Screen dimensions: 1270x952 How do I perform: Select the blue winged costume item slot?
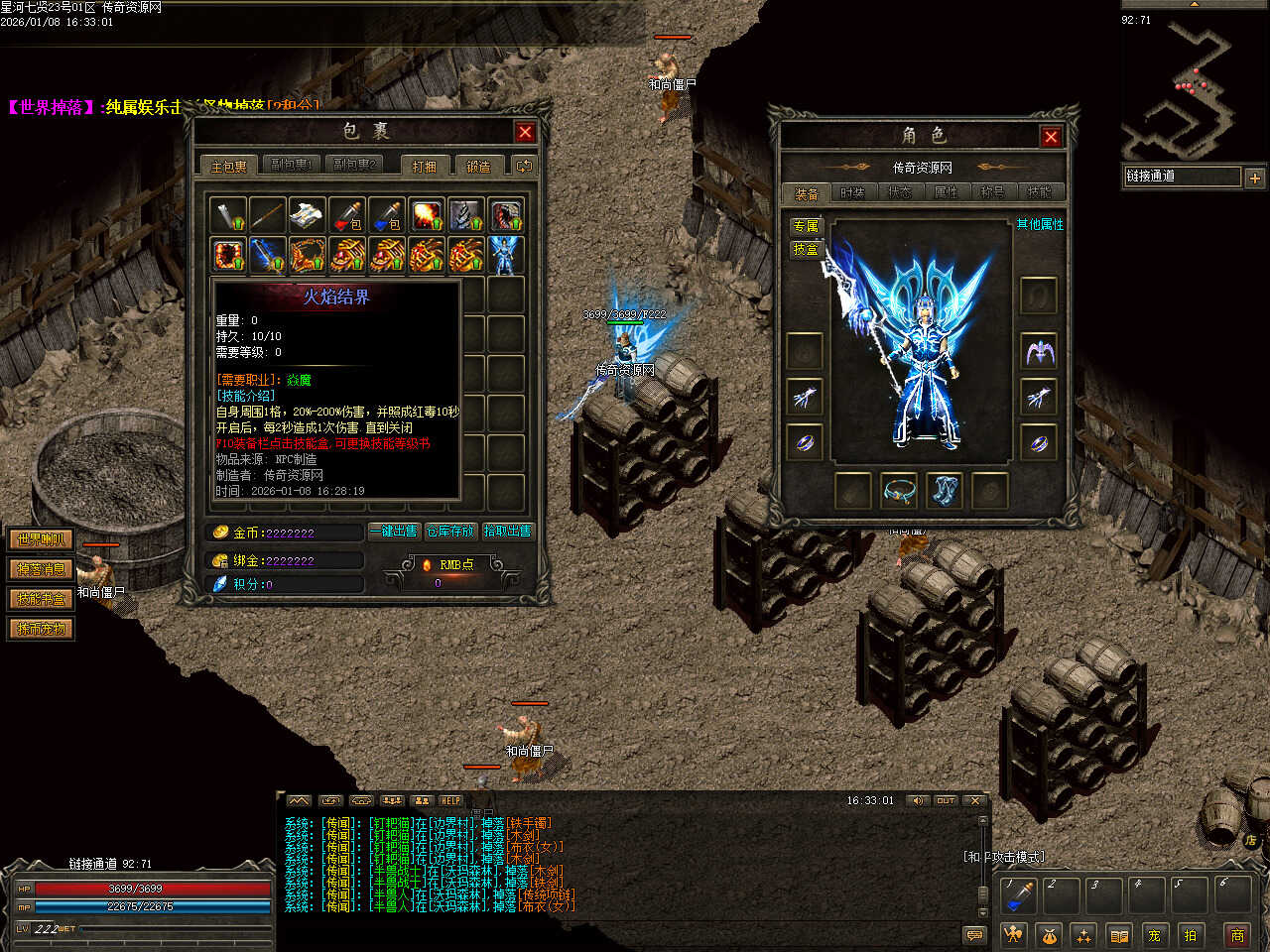pos(505,255)
